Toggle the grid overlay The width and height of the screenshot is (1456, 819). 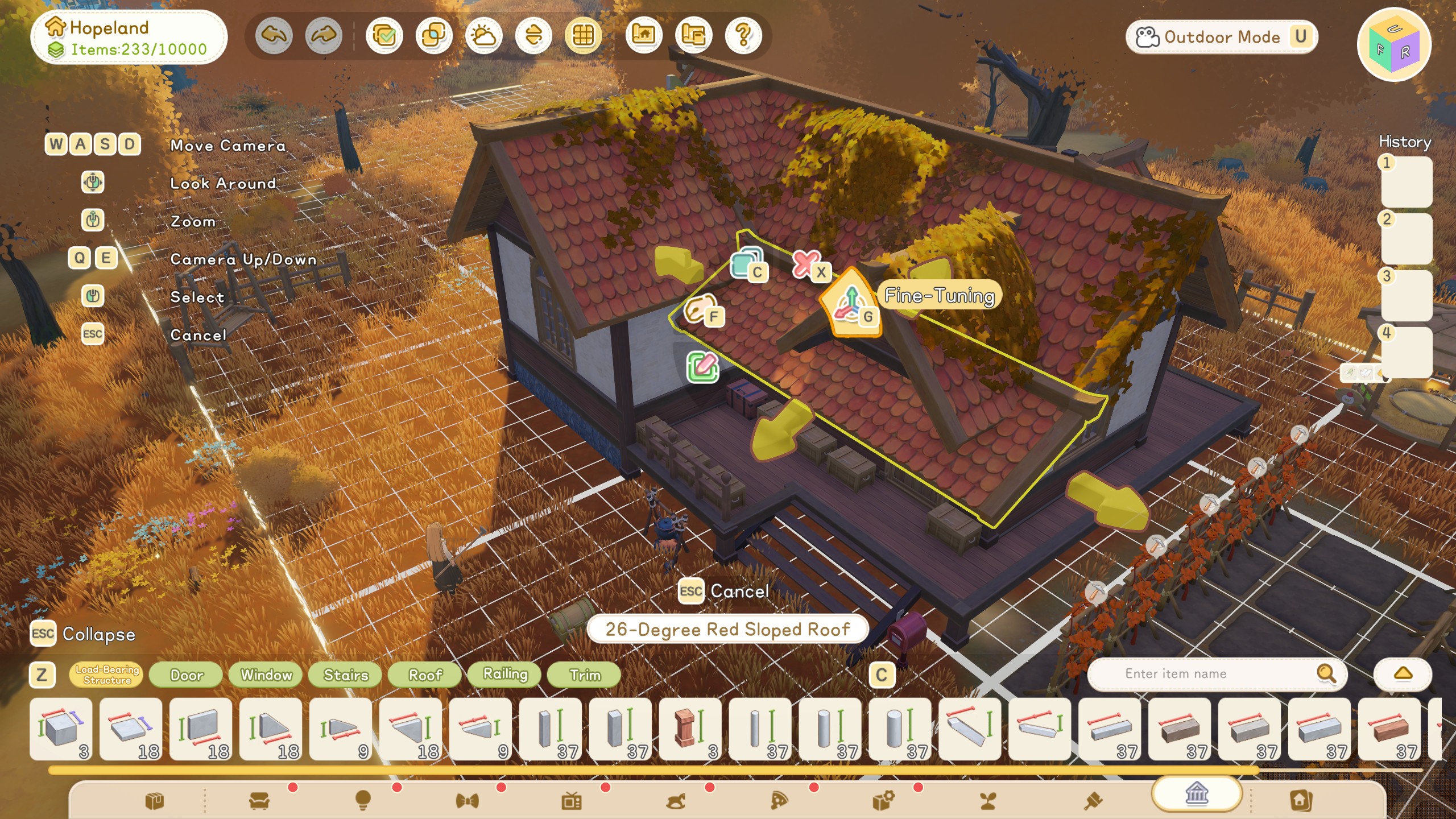point(582,35)
